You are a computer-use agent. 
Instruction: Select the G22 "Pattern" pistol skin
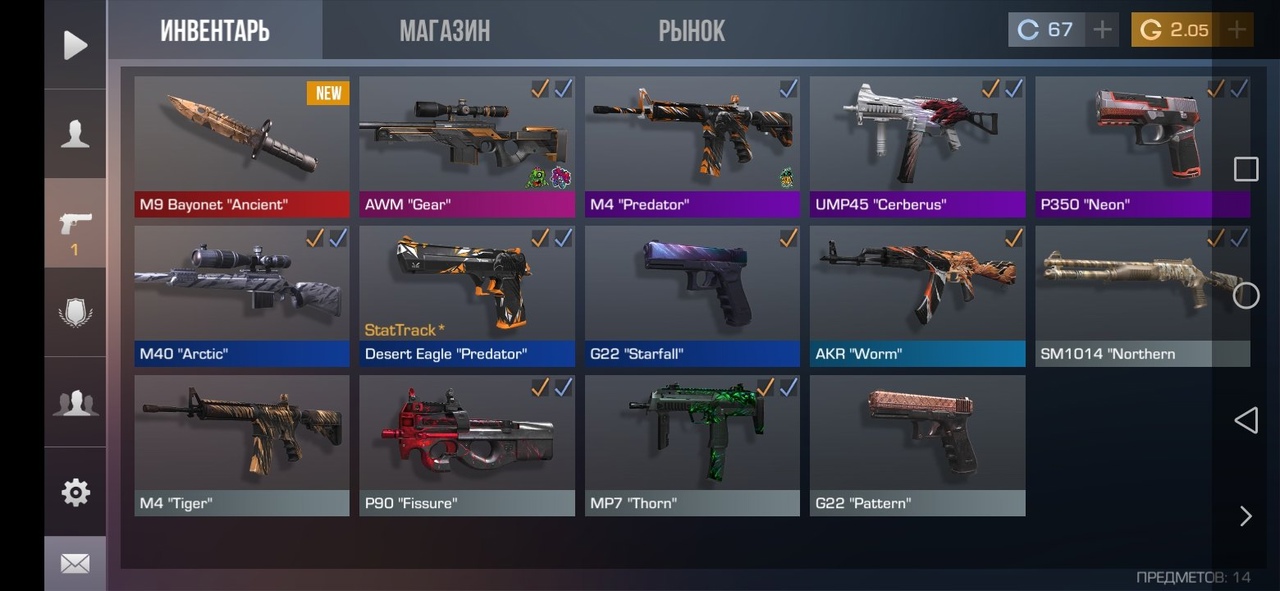coord(917,445)
